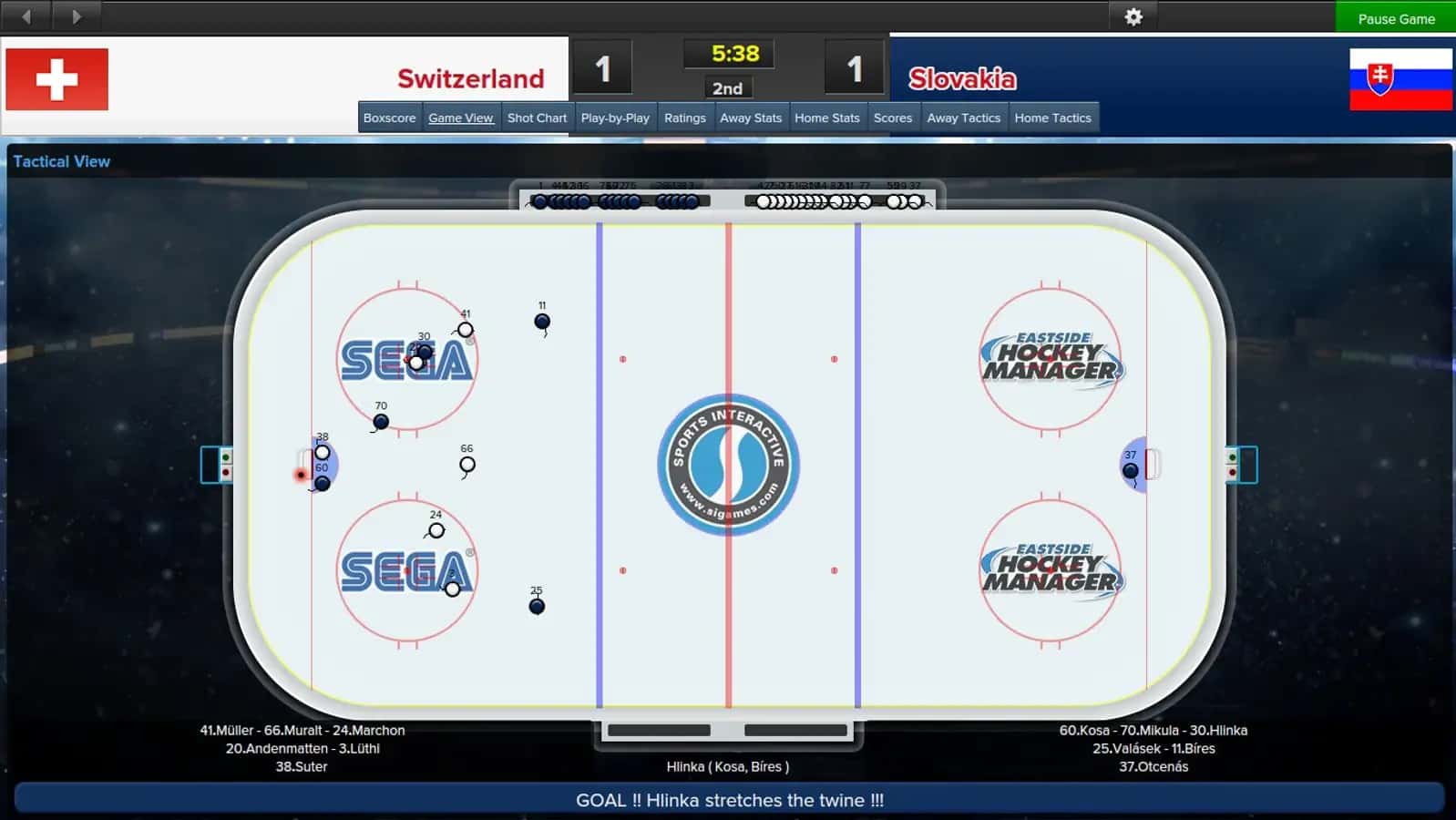Screen dimensions: 1456x820
Task: View the Play-by-Play tab
Action: coord(615,117)
